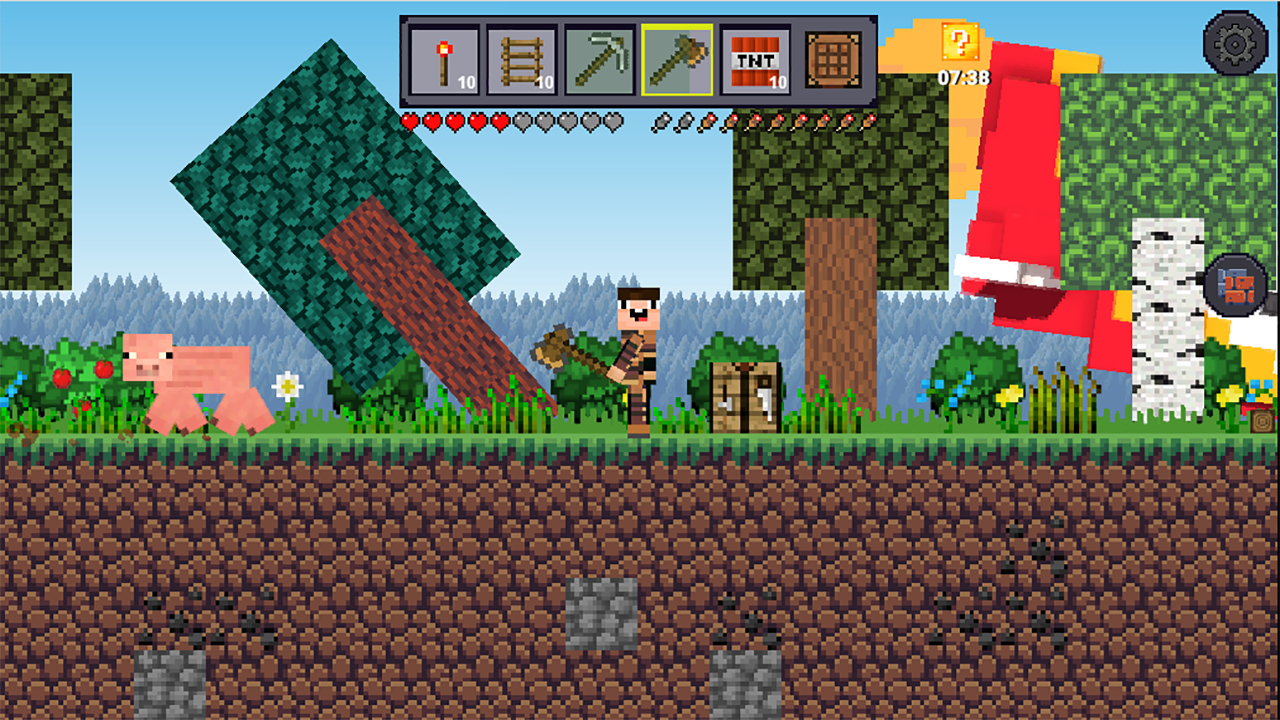Select the TNT block in the hotbar
Image resolution: width=1280 pixels, height=720 pixels.
(757, 62)
